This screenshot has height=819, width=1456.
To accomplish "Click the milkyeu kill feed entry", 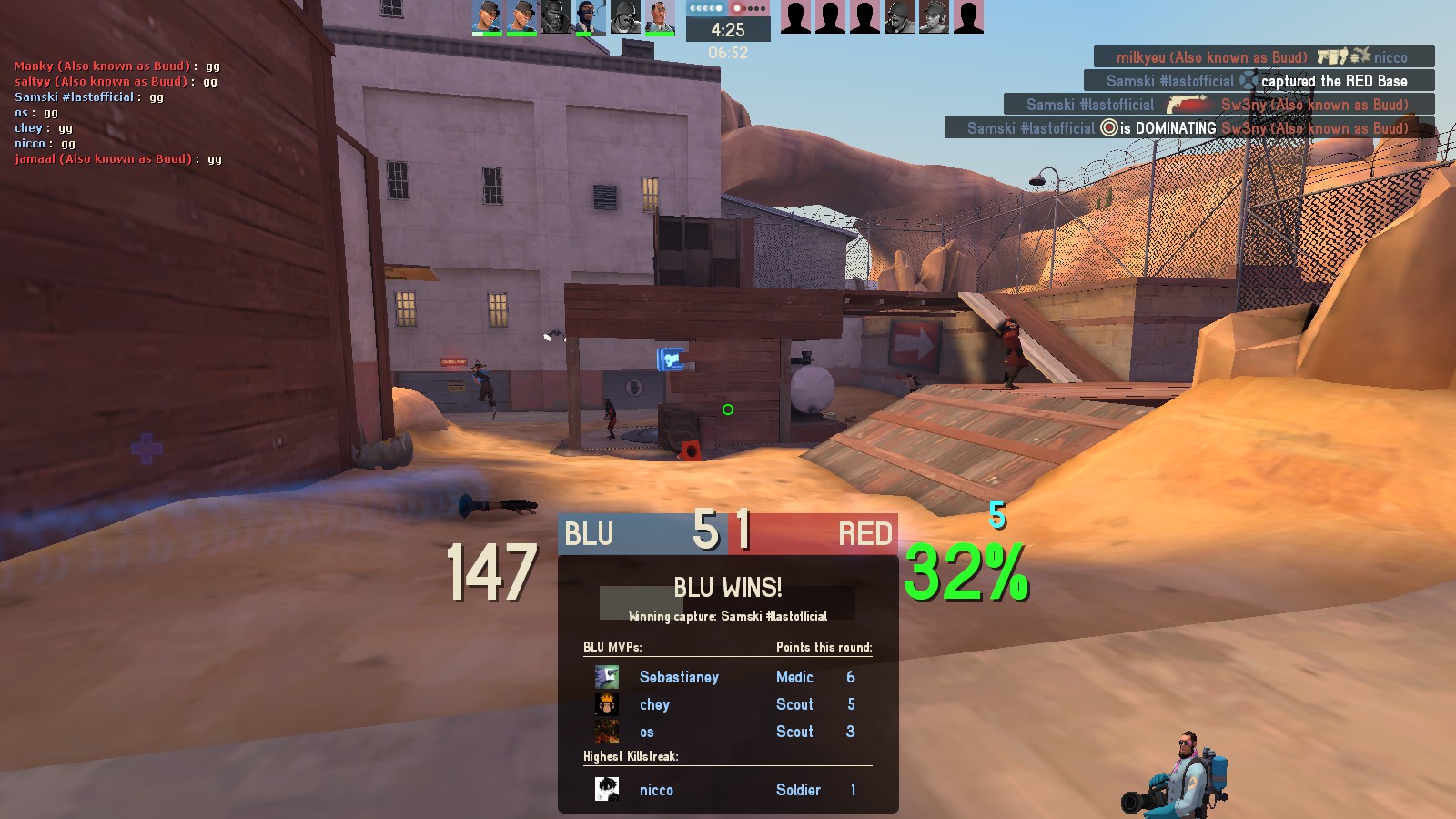I will coord(1263,57).
